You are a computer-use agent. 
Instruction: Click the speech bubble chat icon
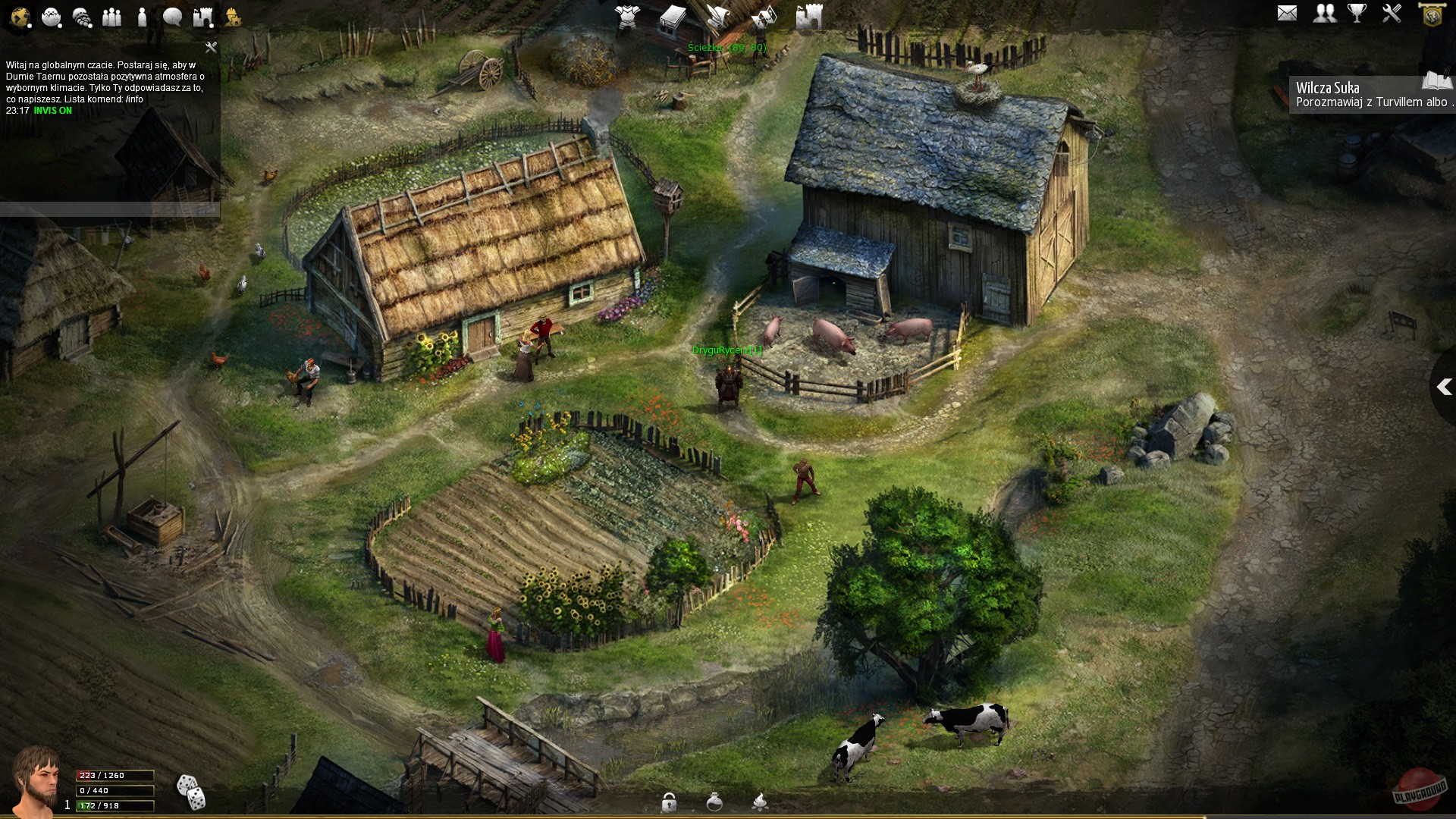point(172,17)
